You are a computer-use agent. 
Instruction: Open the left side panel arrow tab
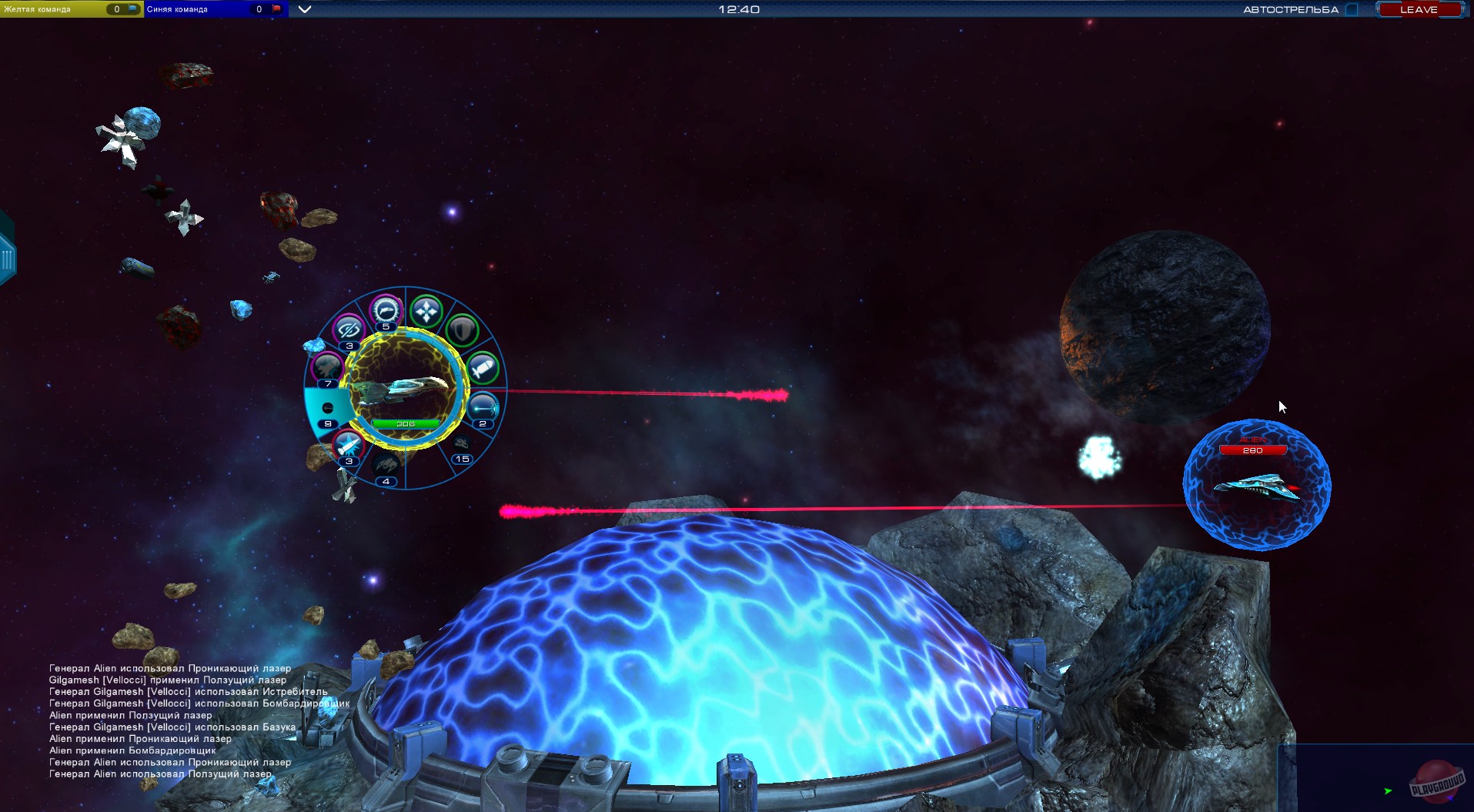(7, 256)
